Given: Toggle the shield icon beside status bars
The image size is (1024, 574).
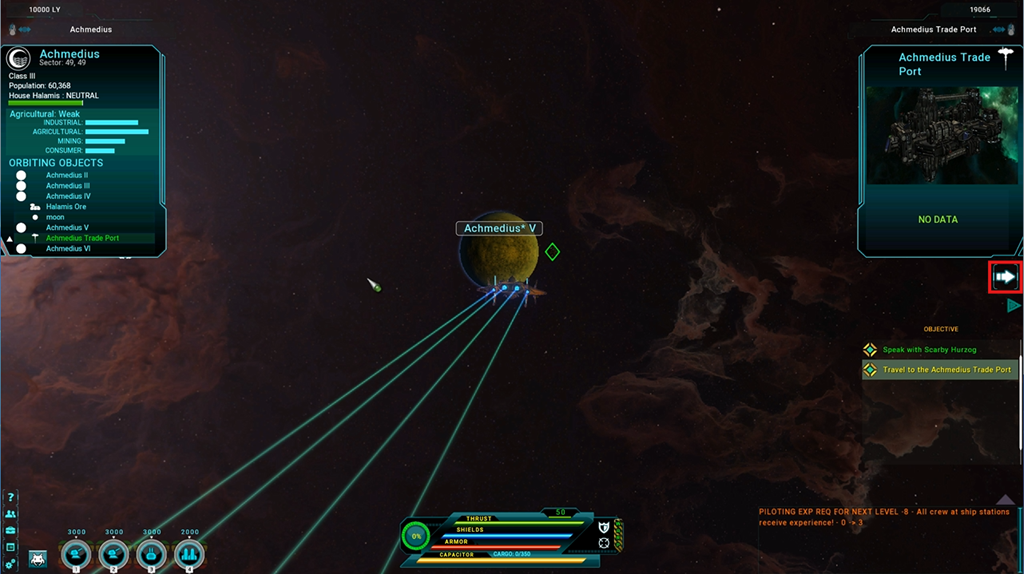Looking at the screenshot, I should click(x=604, y=527).
